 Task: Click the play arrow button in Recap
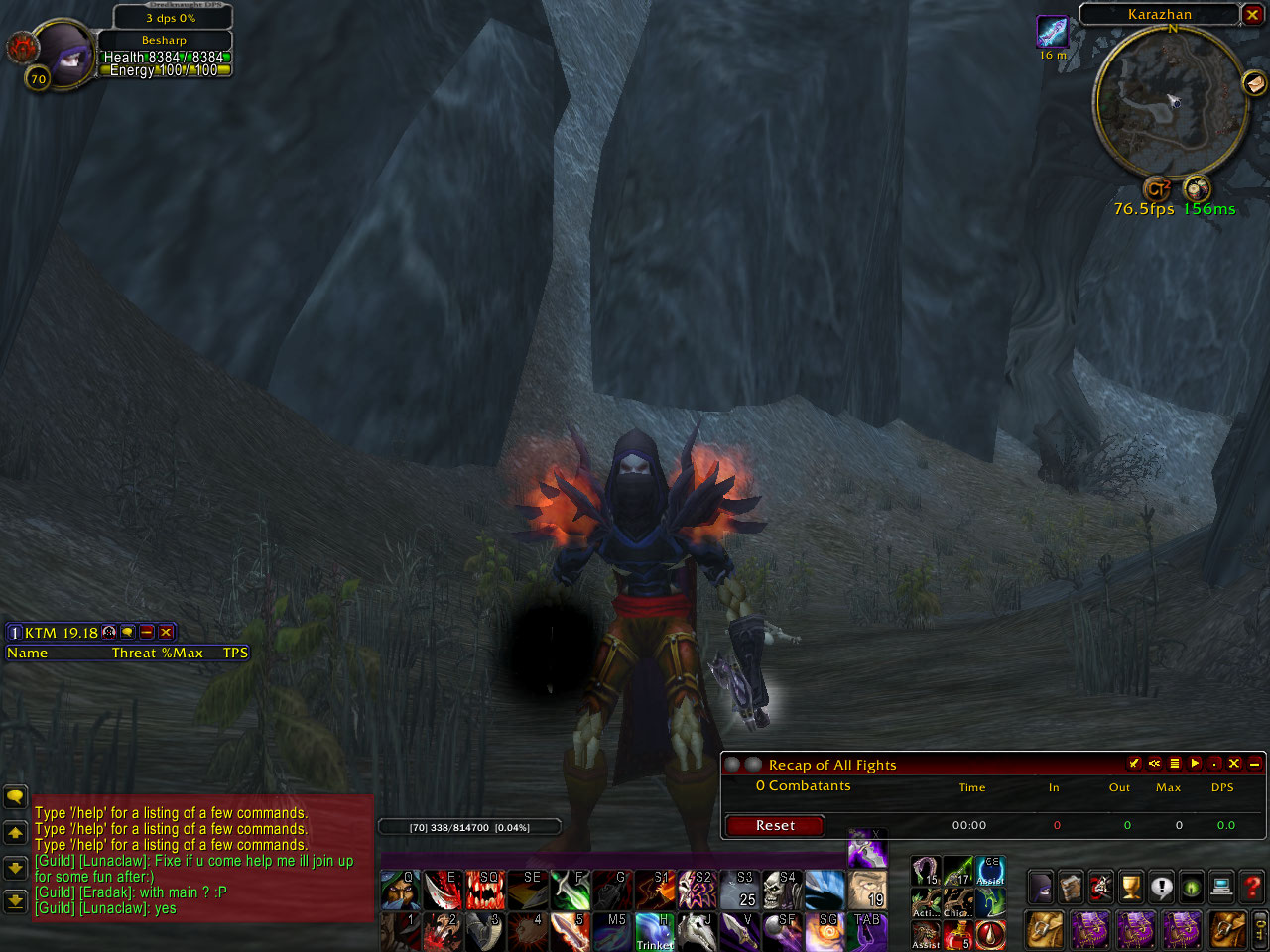click(1195, 763)
